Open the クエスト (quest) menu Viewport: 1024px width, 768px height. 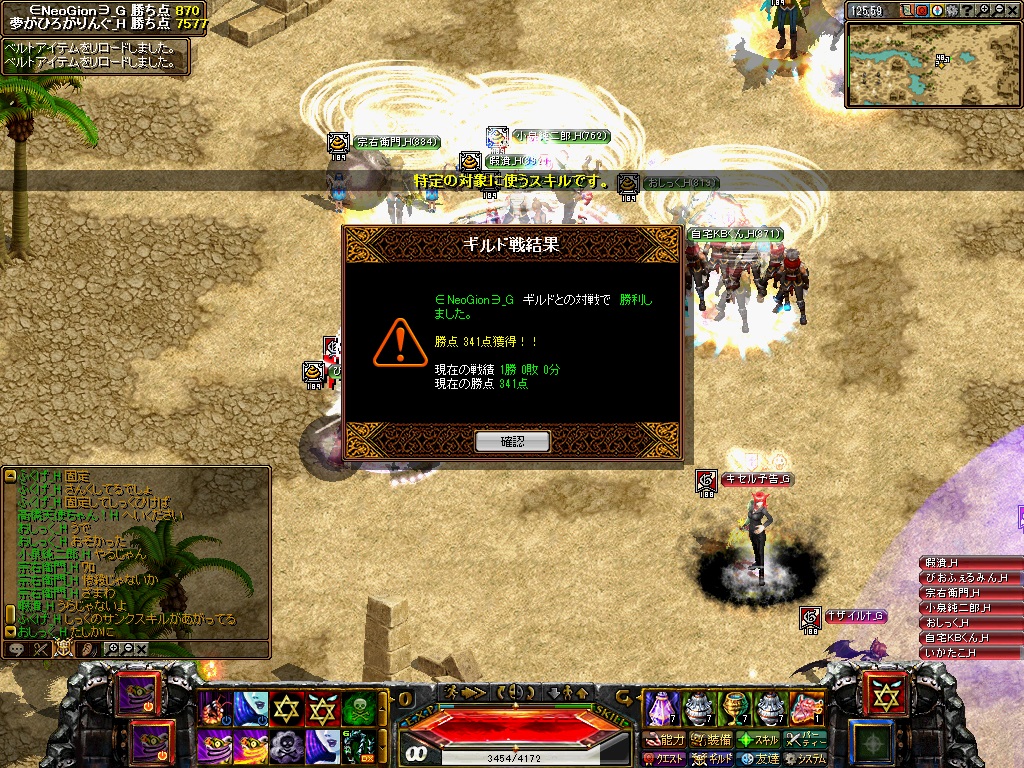[664, 759]
